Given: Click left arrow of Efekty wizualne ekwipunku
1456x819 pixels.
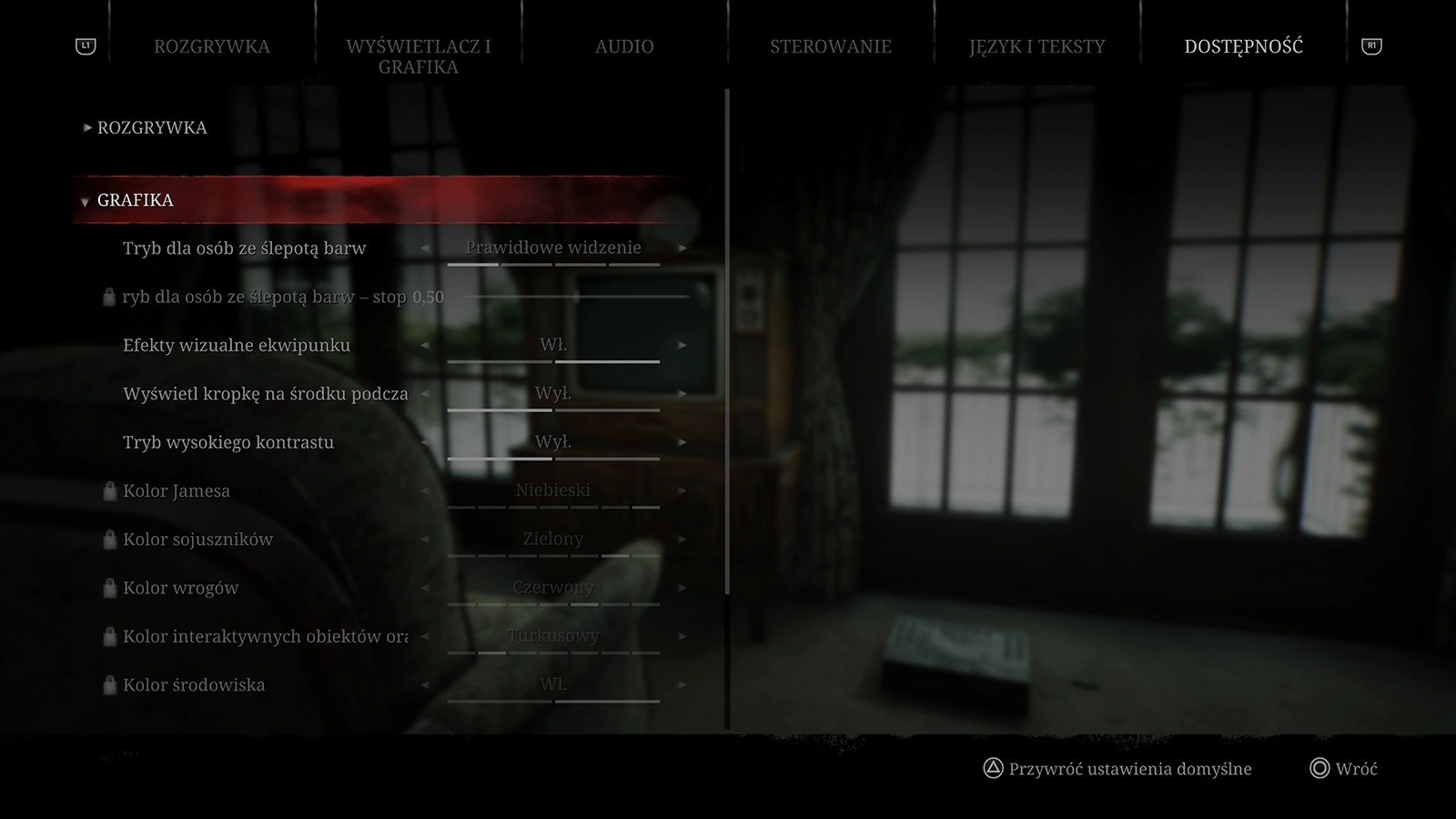Looking at the screenshot, I should tap(424, 346).
